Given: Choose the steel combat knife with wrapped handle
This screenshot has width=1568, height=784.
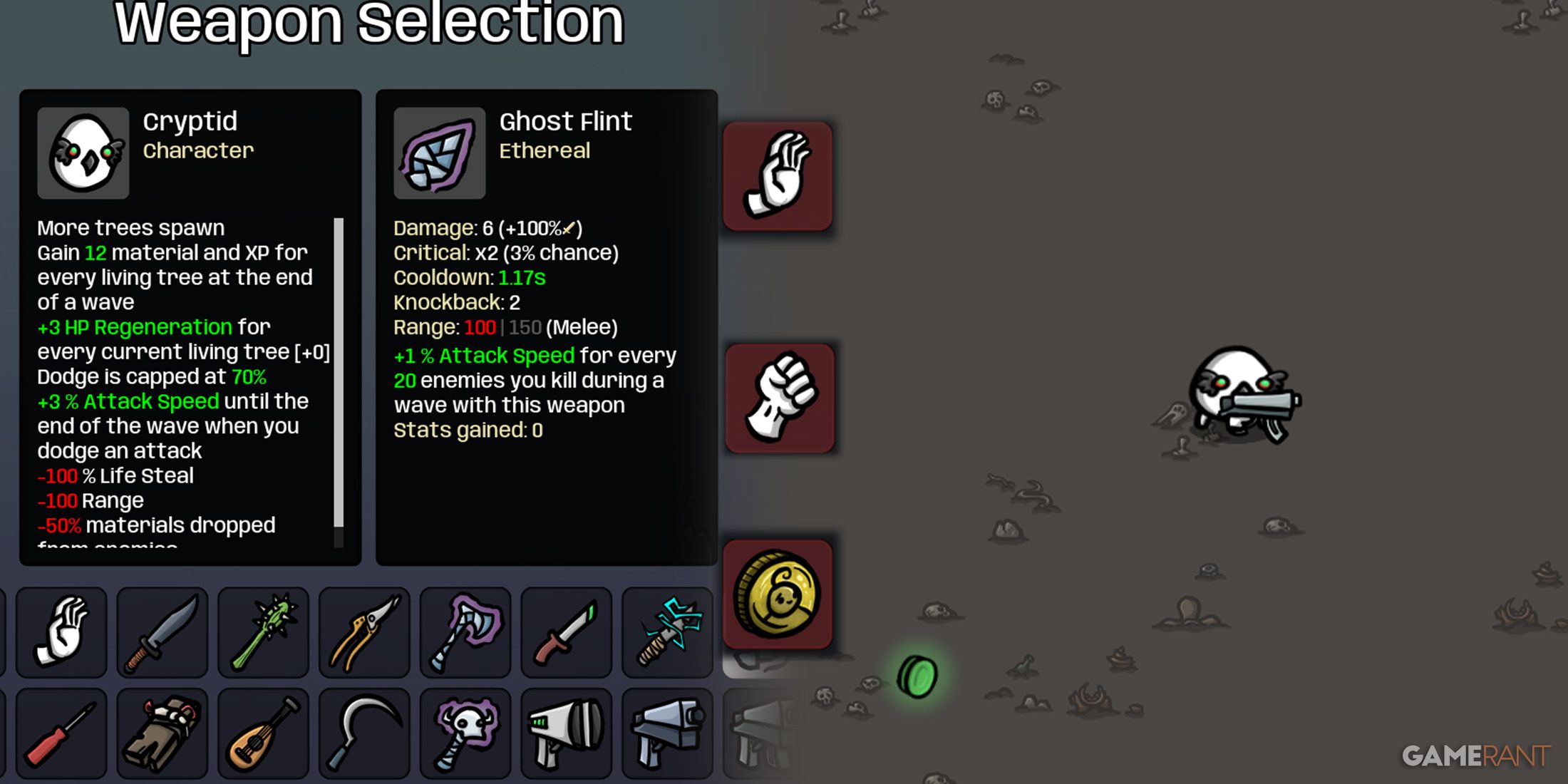Looking at the screenshot, I should point(163,631).
